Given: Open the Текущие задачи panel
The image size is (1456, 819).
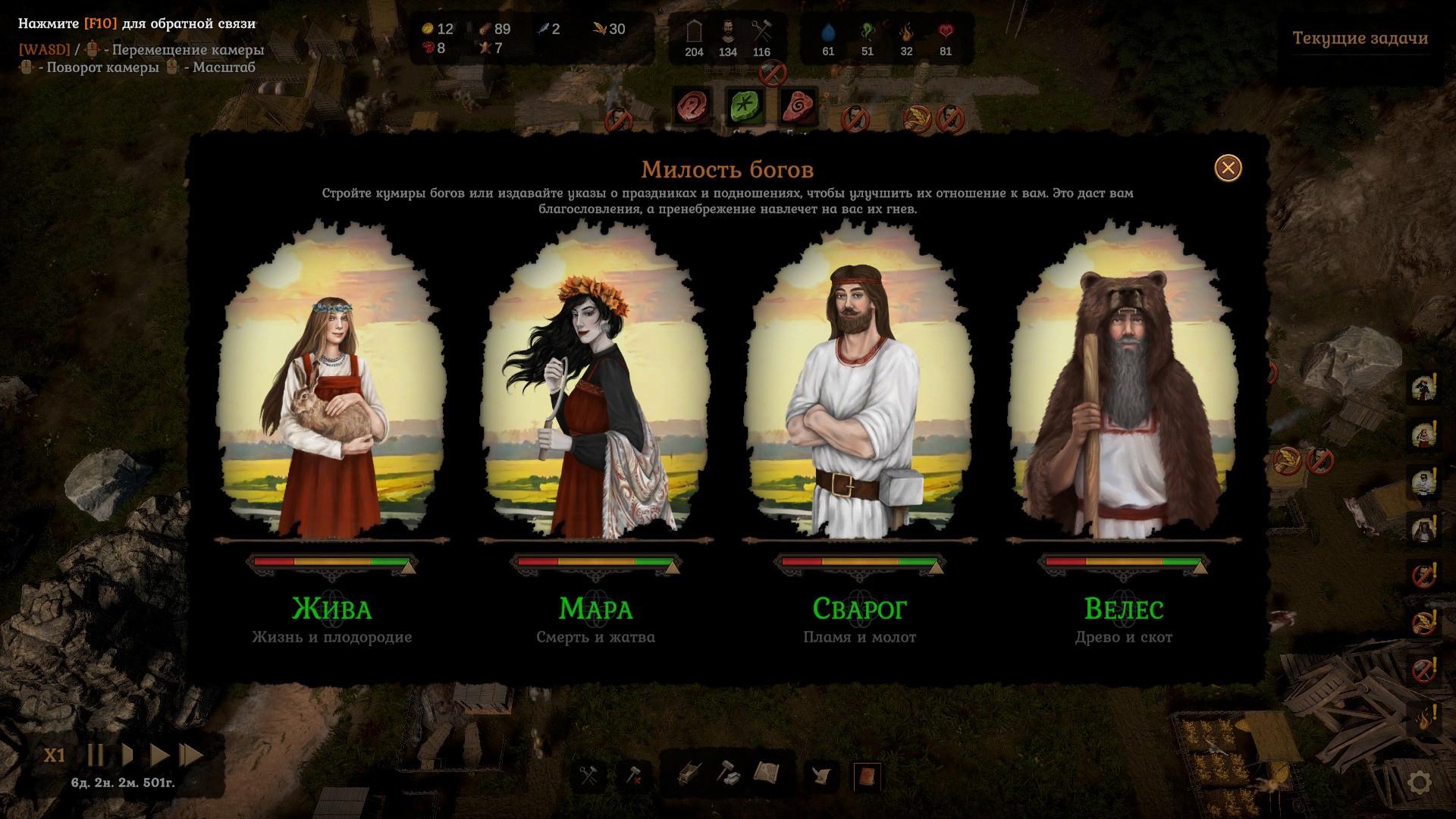Looking at the screenshot, I should 1360,38.
